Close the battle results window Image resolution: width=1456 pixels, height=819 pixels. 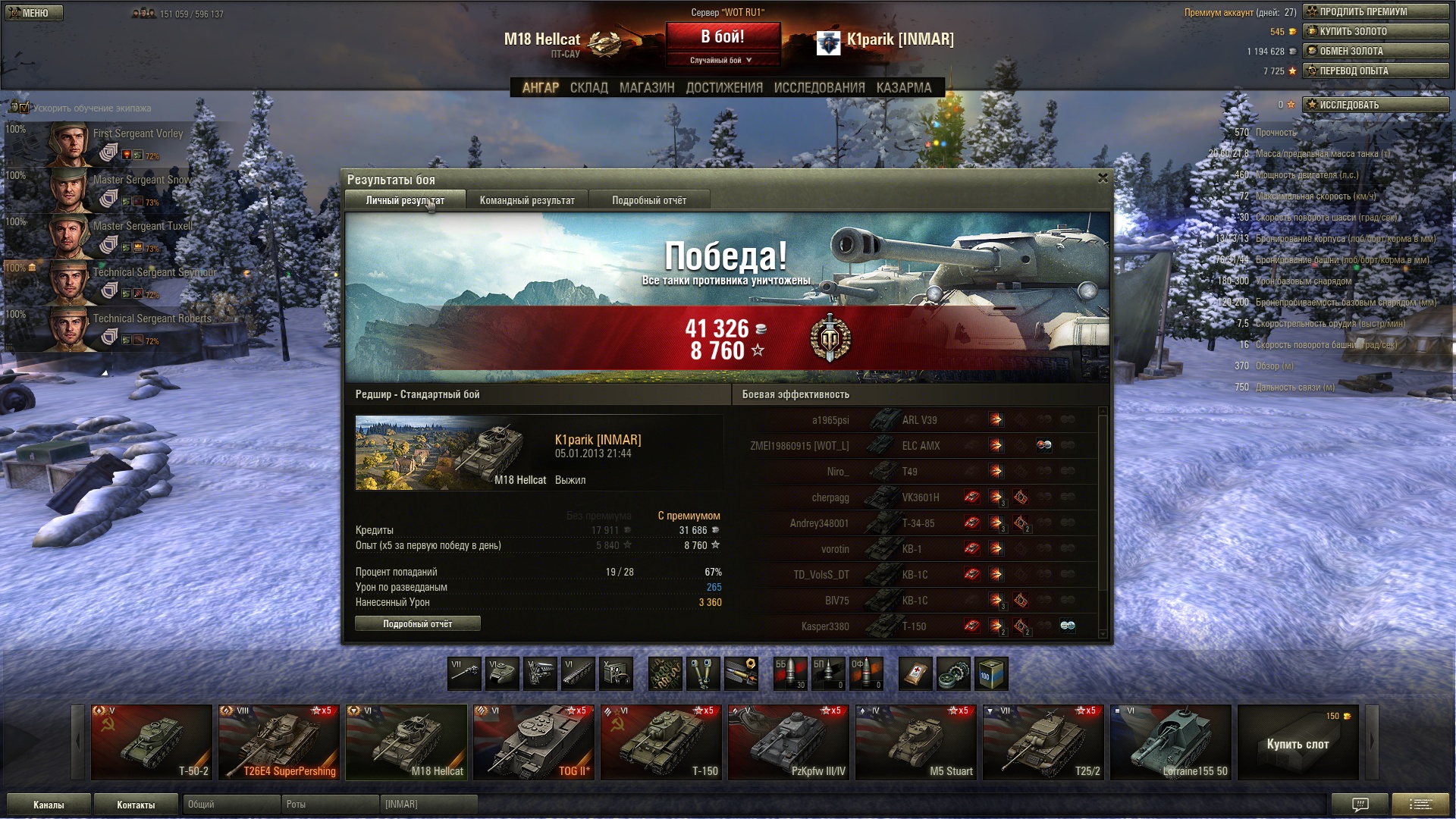pos(1103,178)
